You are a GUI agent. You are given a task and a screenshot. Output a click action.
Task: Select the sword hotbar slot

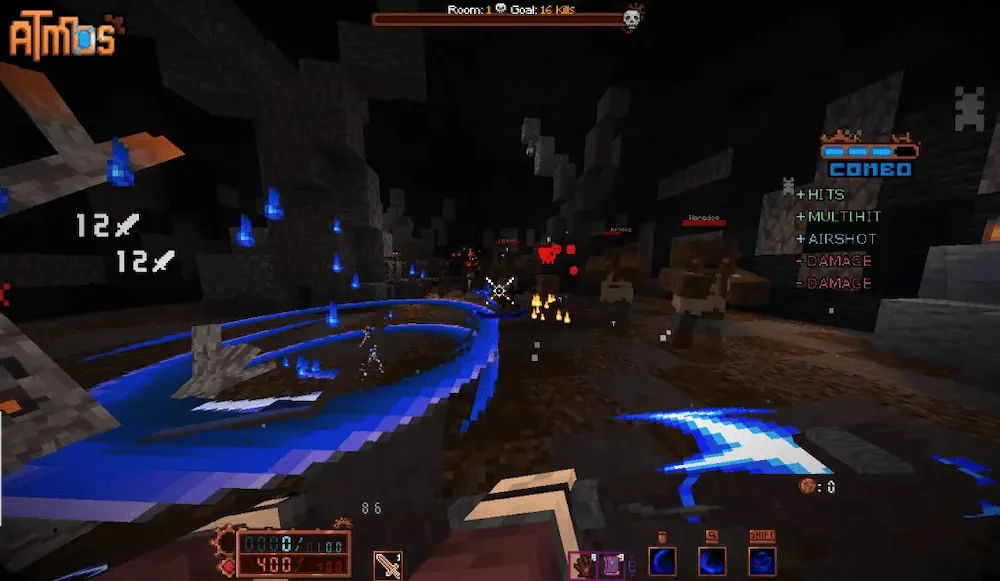[387, 565]
